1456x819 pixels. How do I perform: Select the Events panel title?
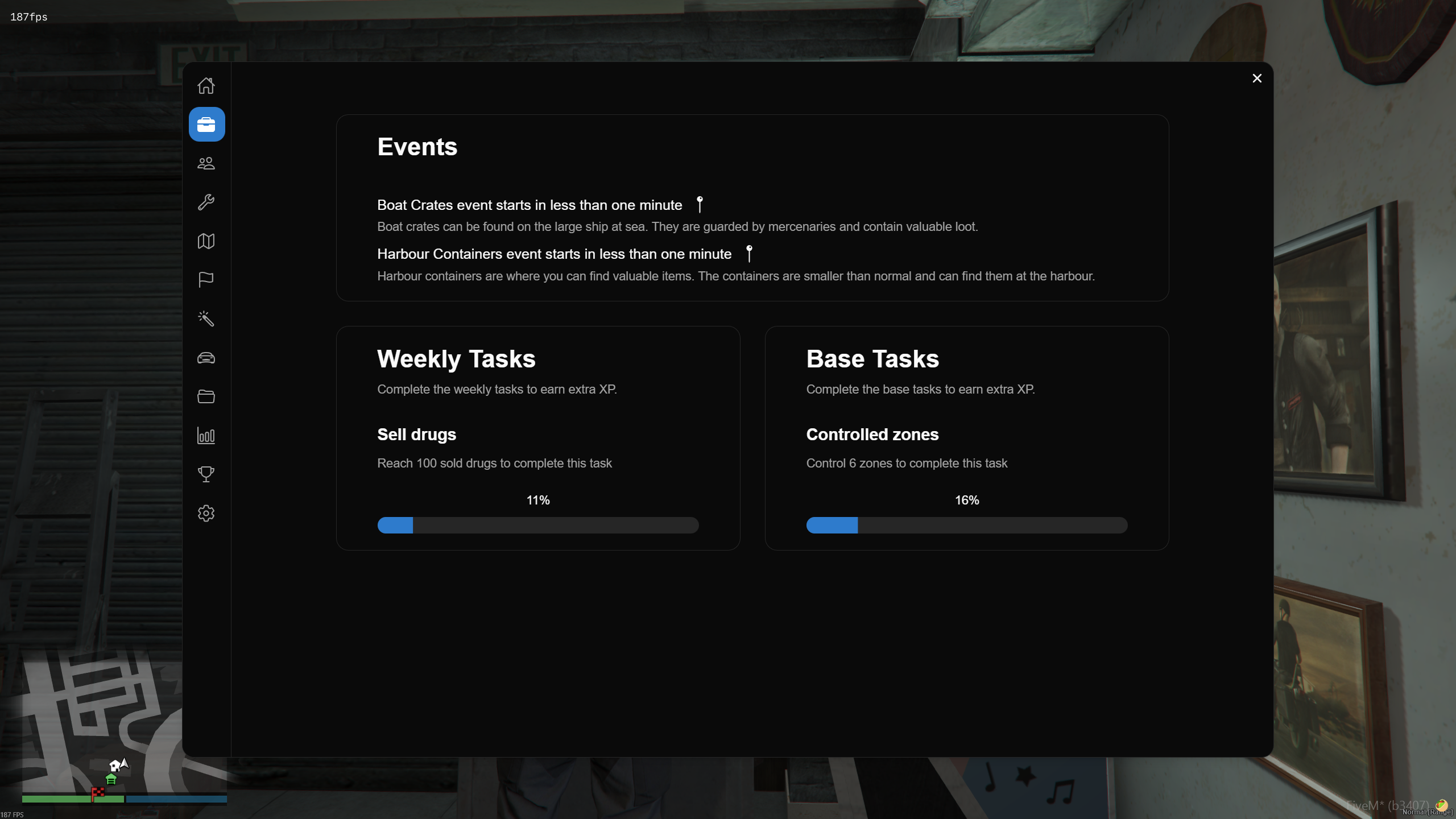417,146
